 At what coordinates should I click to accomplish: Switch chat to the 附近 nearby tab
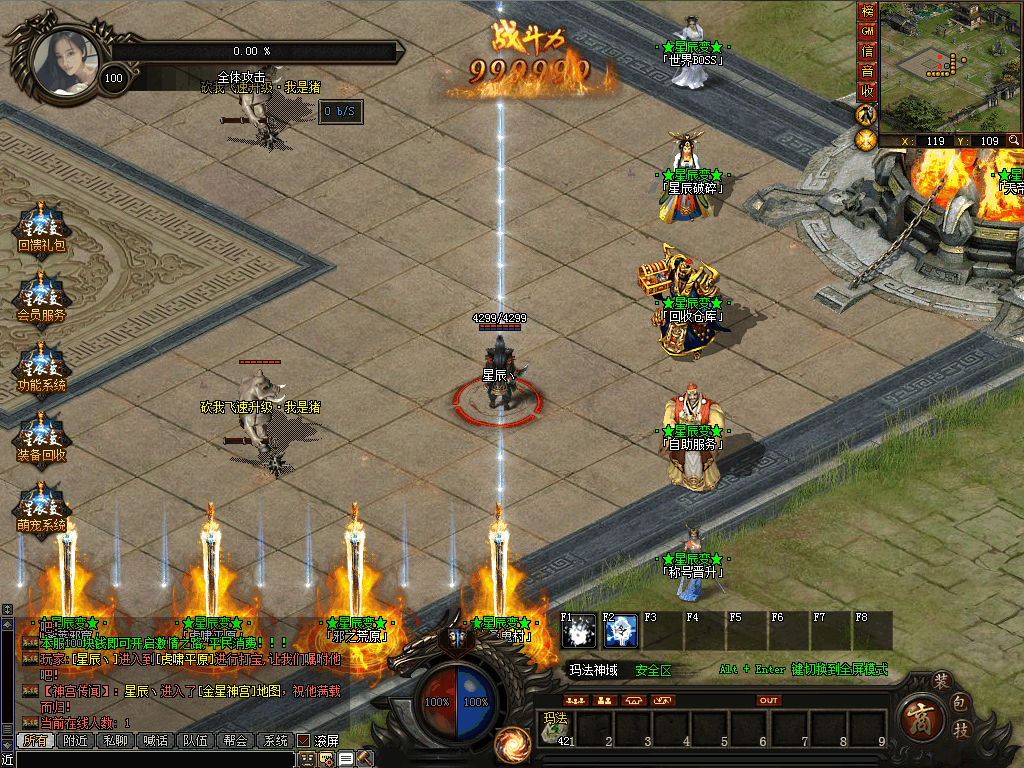(x=75, y=741)
